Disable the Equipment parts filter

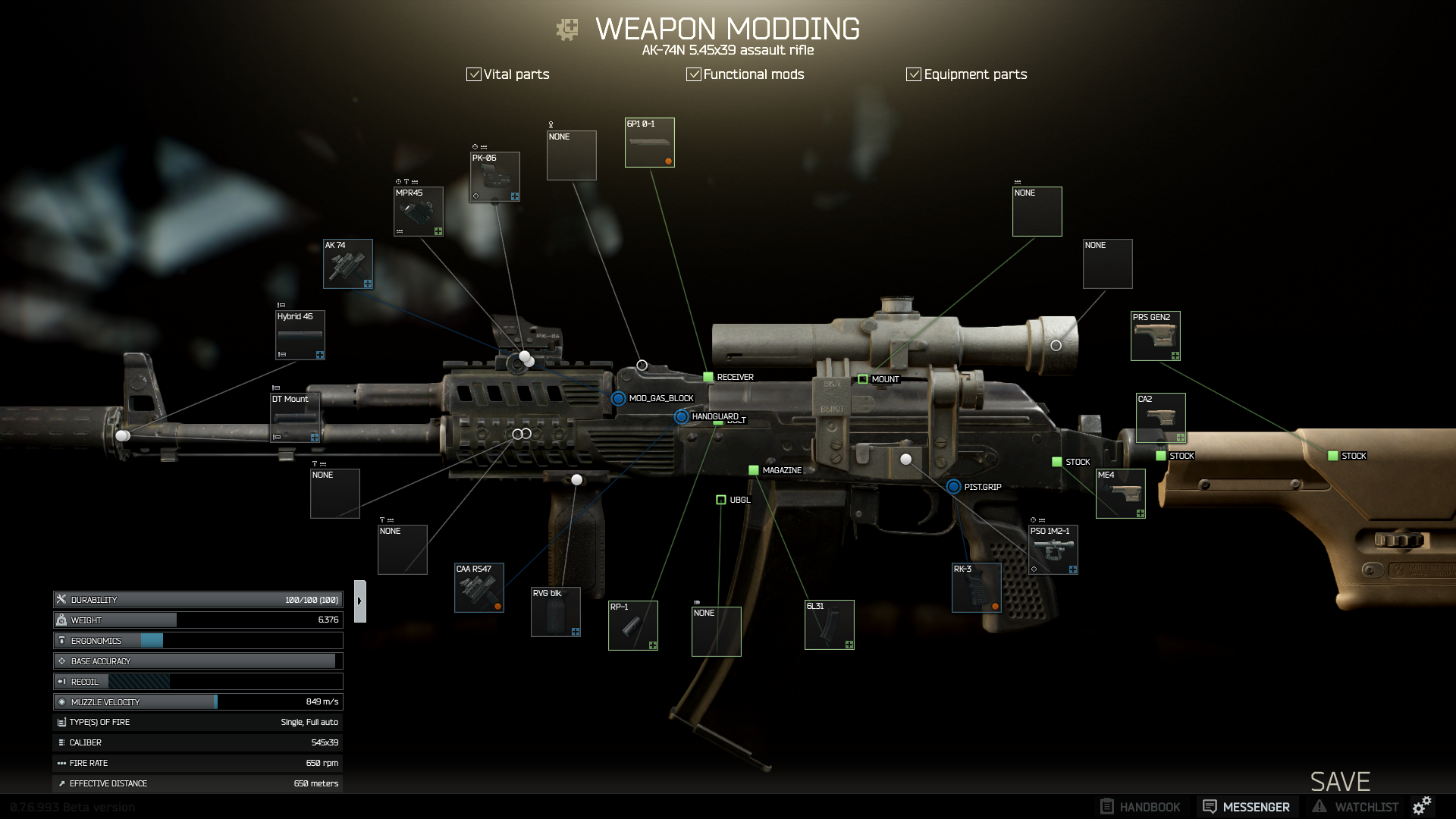click(x=912, y=74)
